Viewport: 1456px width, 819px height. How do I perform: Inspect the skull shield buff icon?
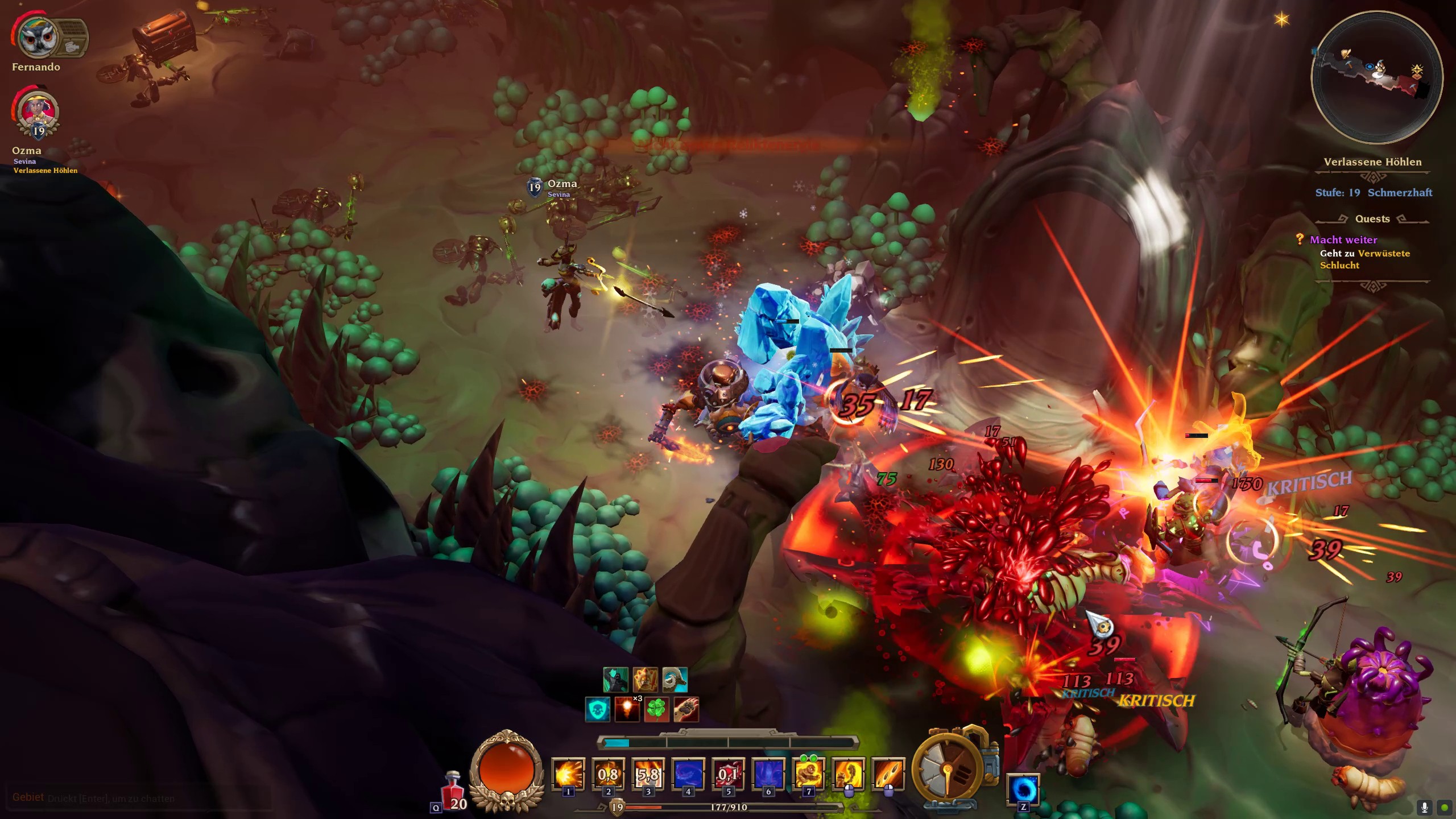(x=598, y=710)
